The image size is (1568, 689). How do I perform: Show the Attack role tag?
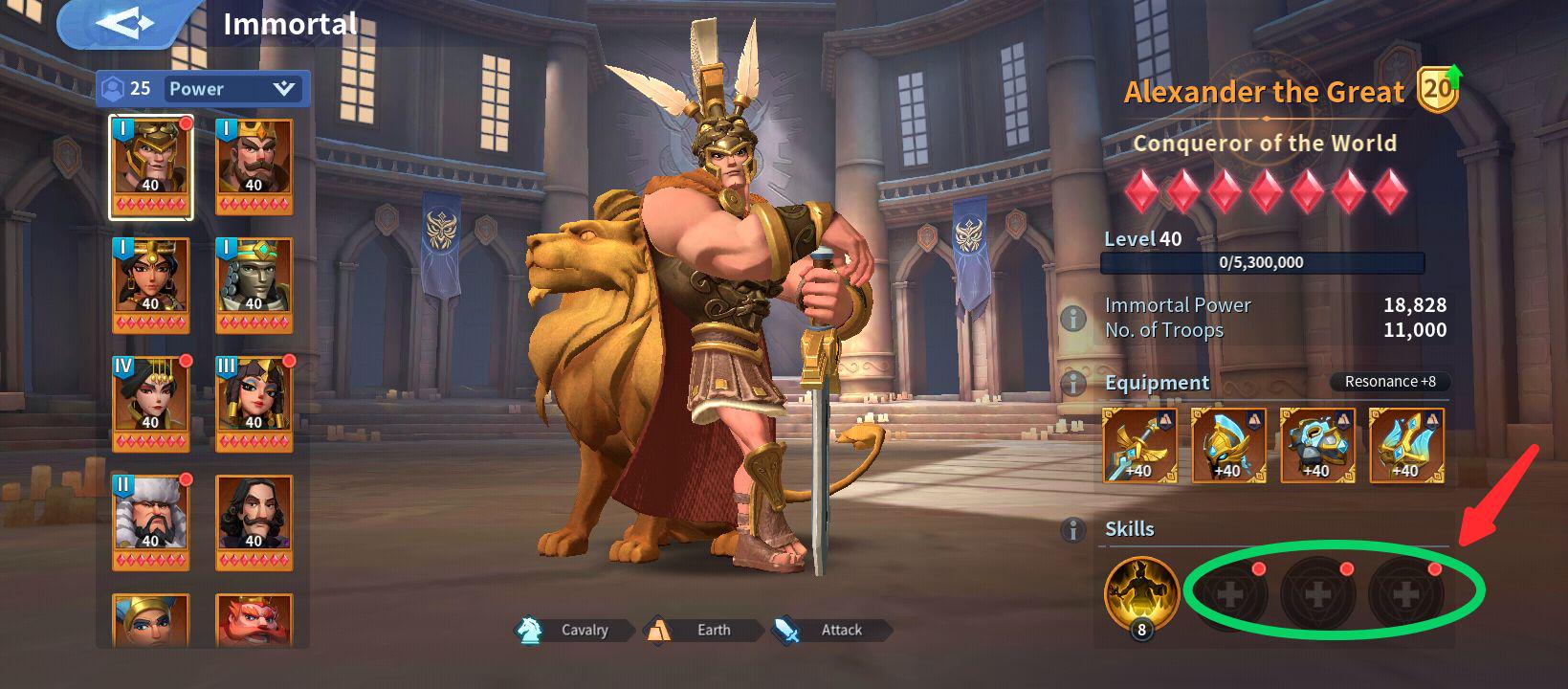[830, 630]
